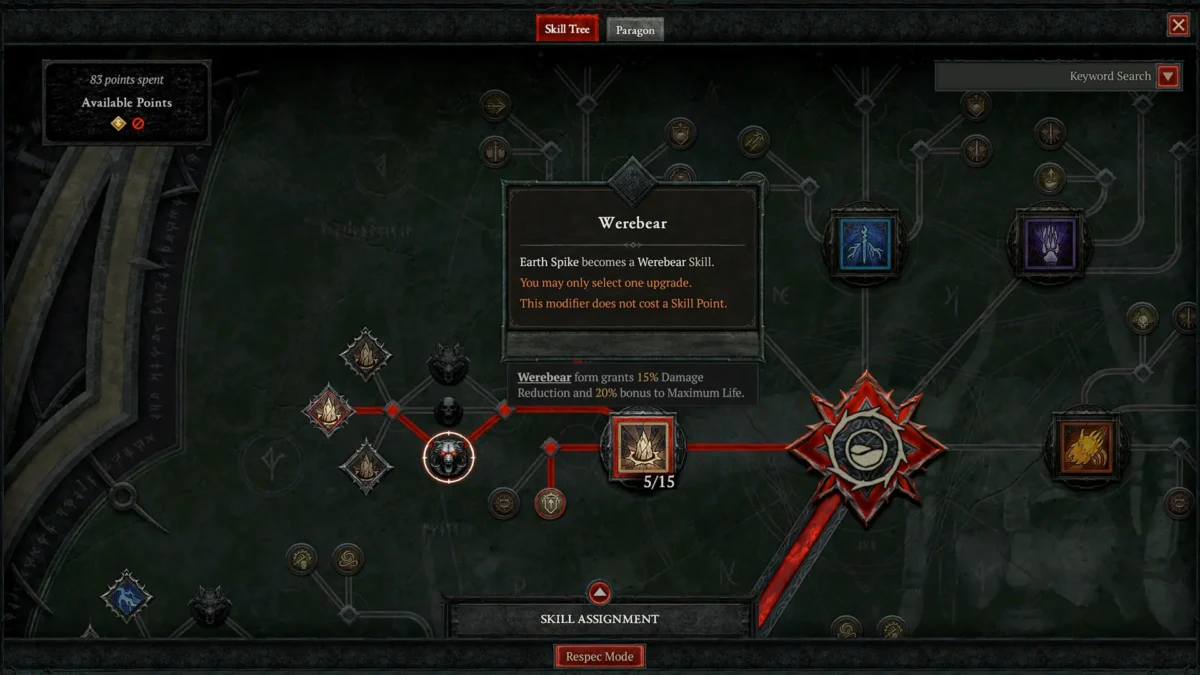Enter Respec Mode
1200x675 pixels.
(600, 657)
